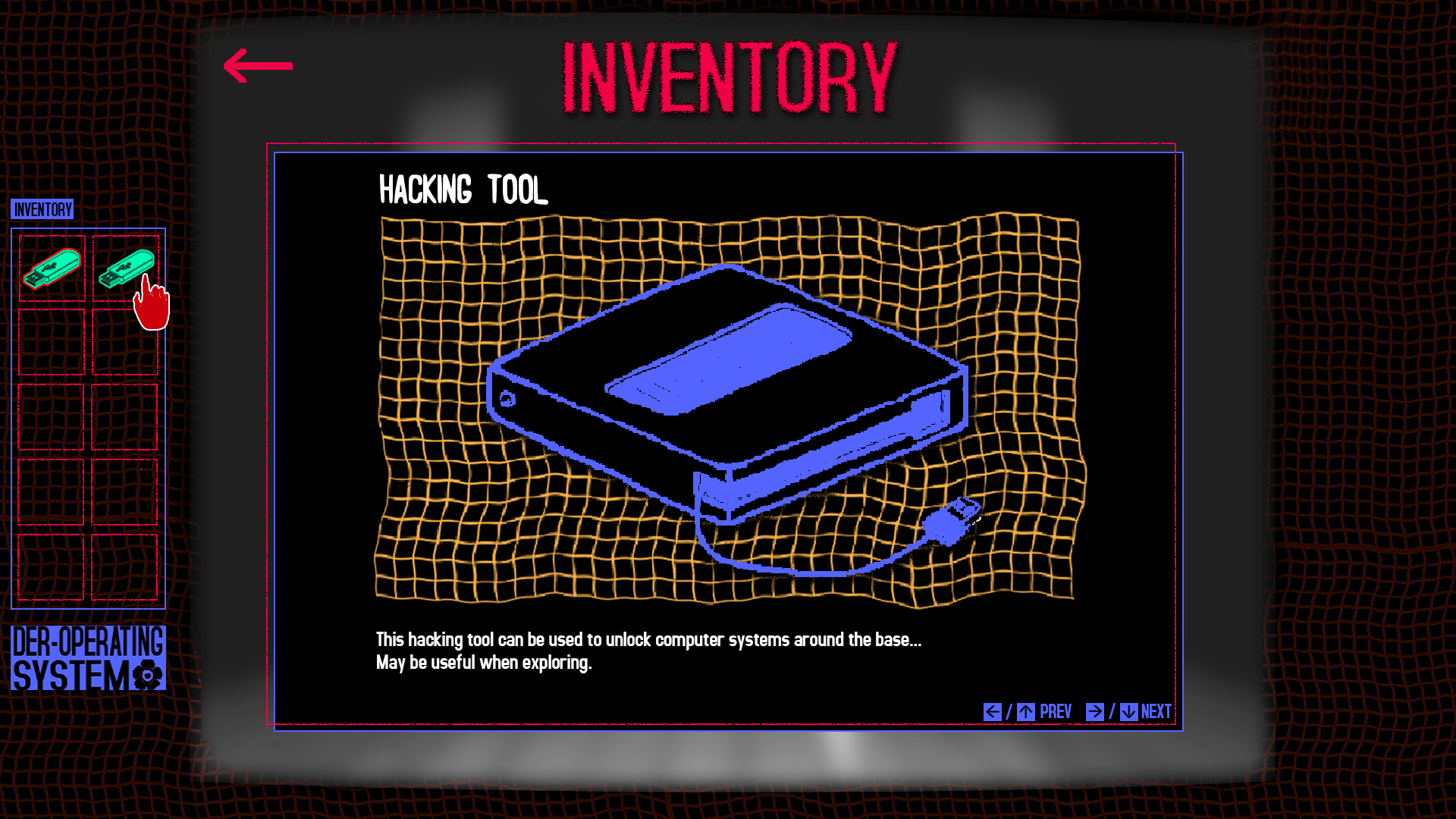Advance to the next item with NEXT
The height and width of the screenshot is (819, 1456).
point(1155,711)
